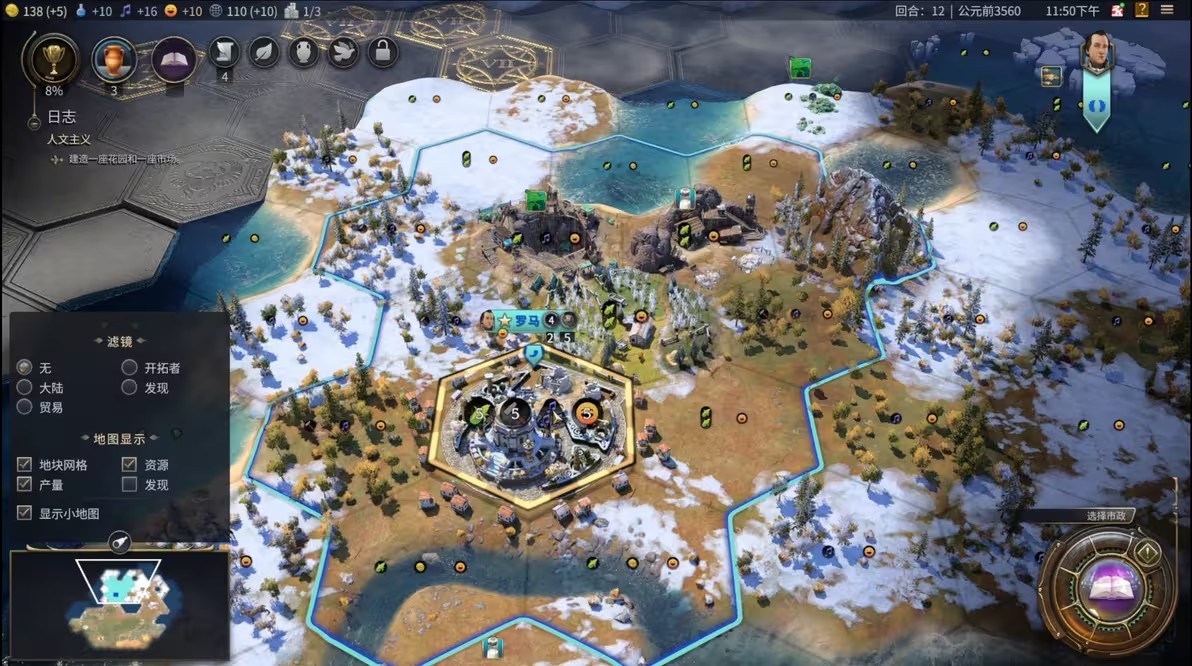The width and height of the screenshot is (1192, 666).
Task: Click the scroll icon with number 4
Action: tap(224, 52)
